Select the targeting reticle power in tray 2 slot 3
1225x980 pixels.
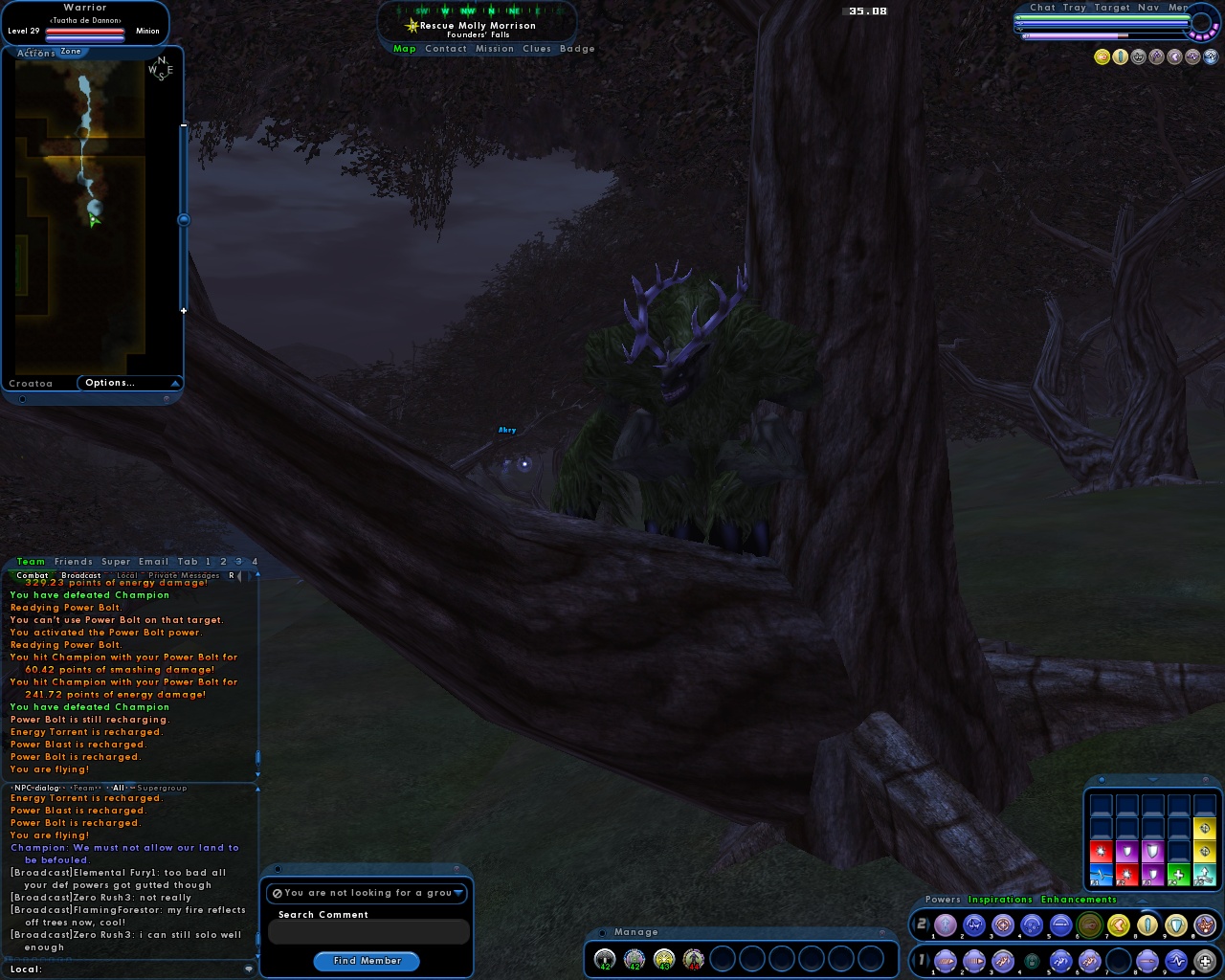tap(1002, 925)
